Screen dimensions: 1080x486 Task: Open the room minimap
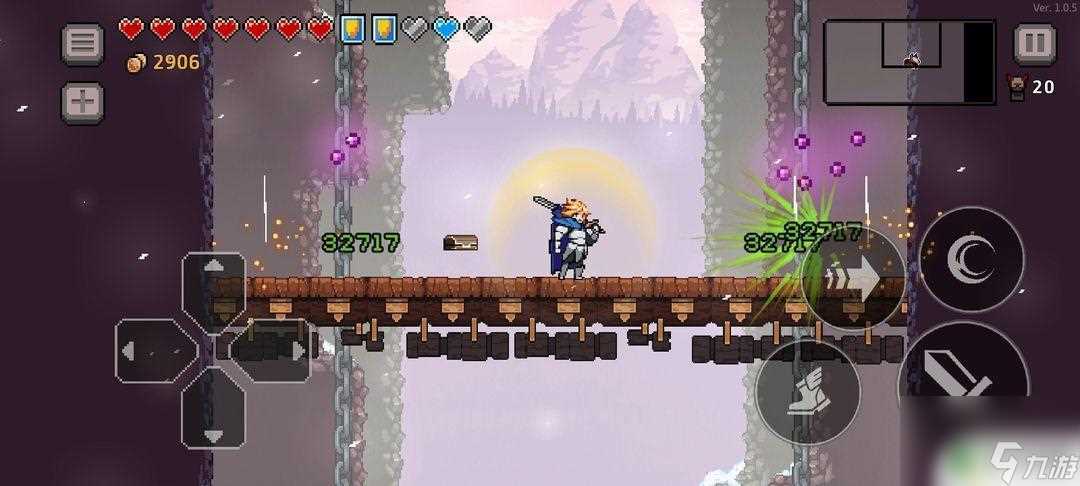(x=909, y=62)
